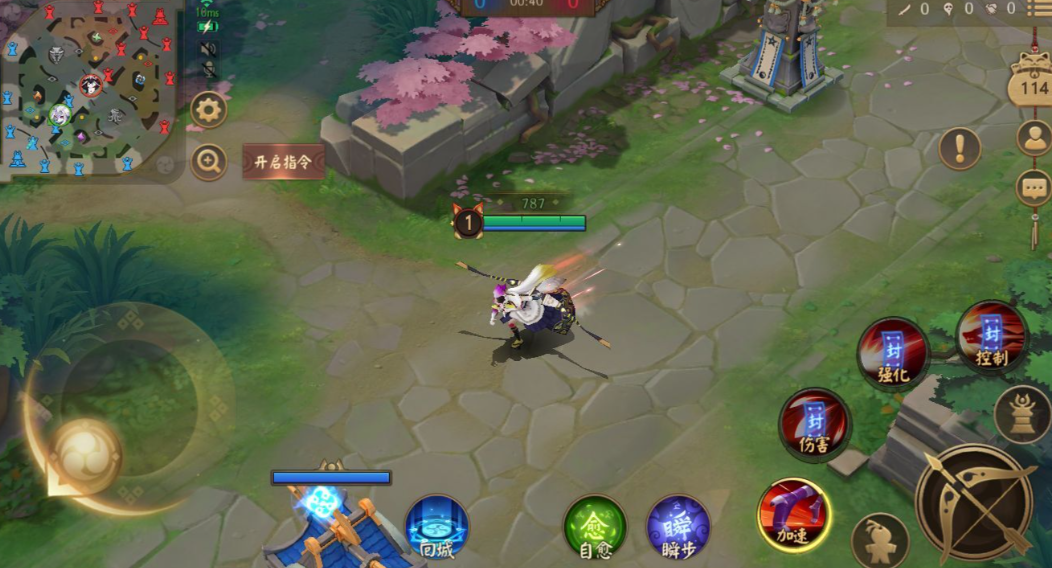The image size is (1052, 568).
Task: Open the gear settings menu
Action: (x=209, y=109)
